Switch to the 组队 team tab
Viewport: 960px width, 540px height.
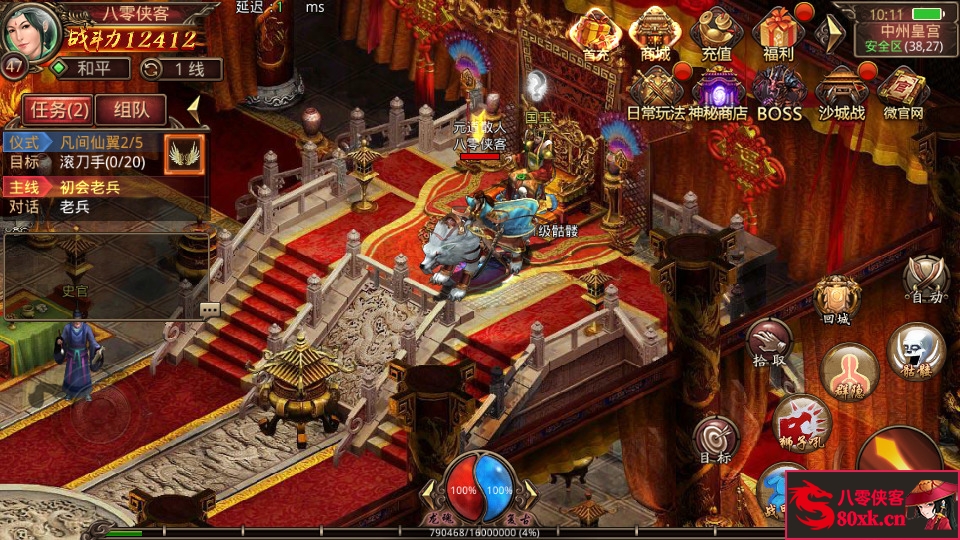pos(132,109)
